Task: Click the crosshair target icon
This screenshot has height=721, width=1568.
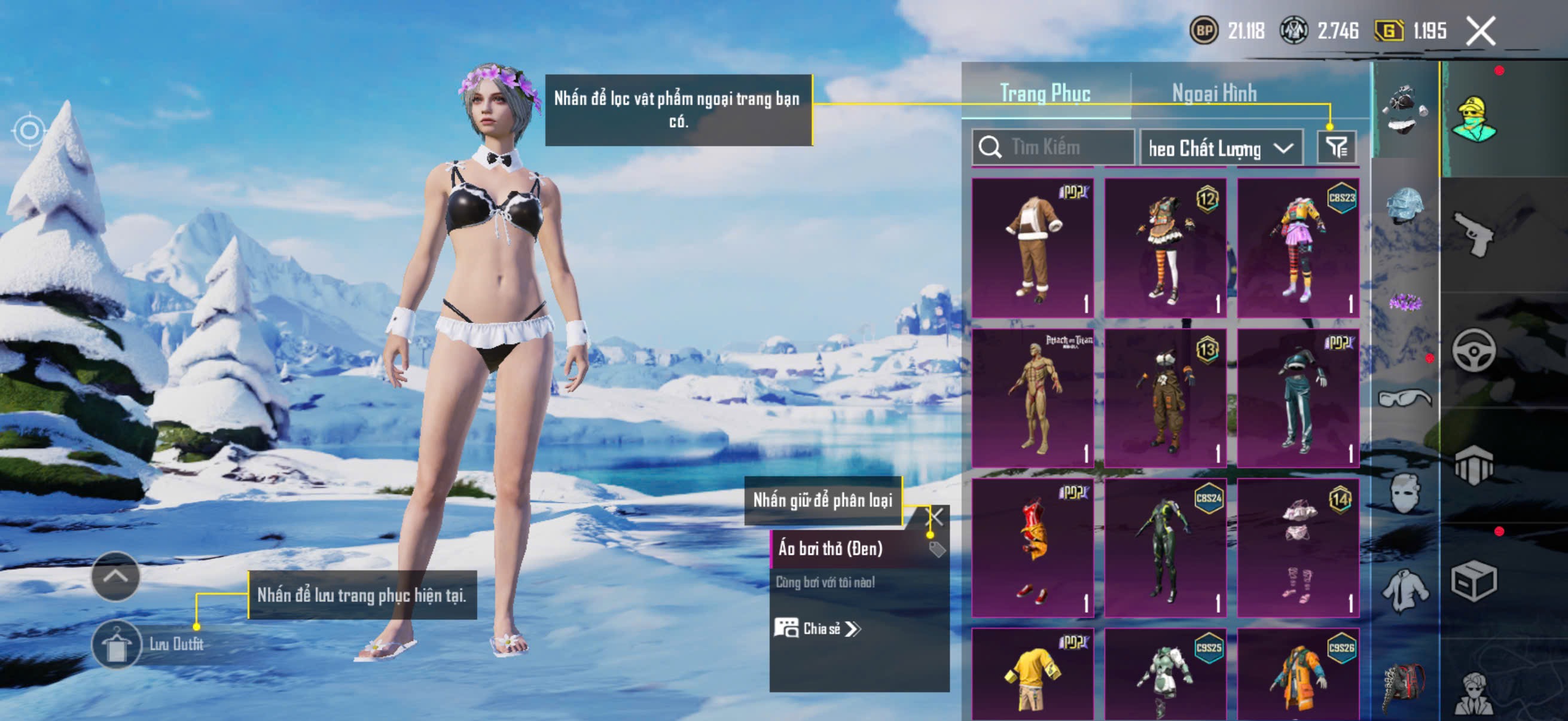Action: pyautogui.click(x=29, y=130)
